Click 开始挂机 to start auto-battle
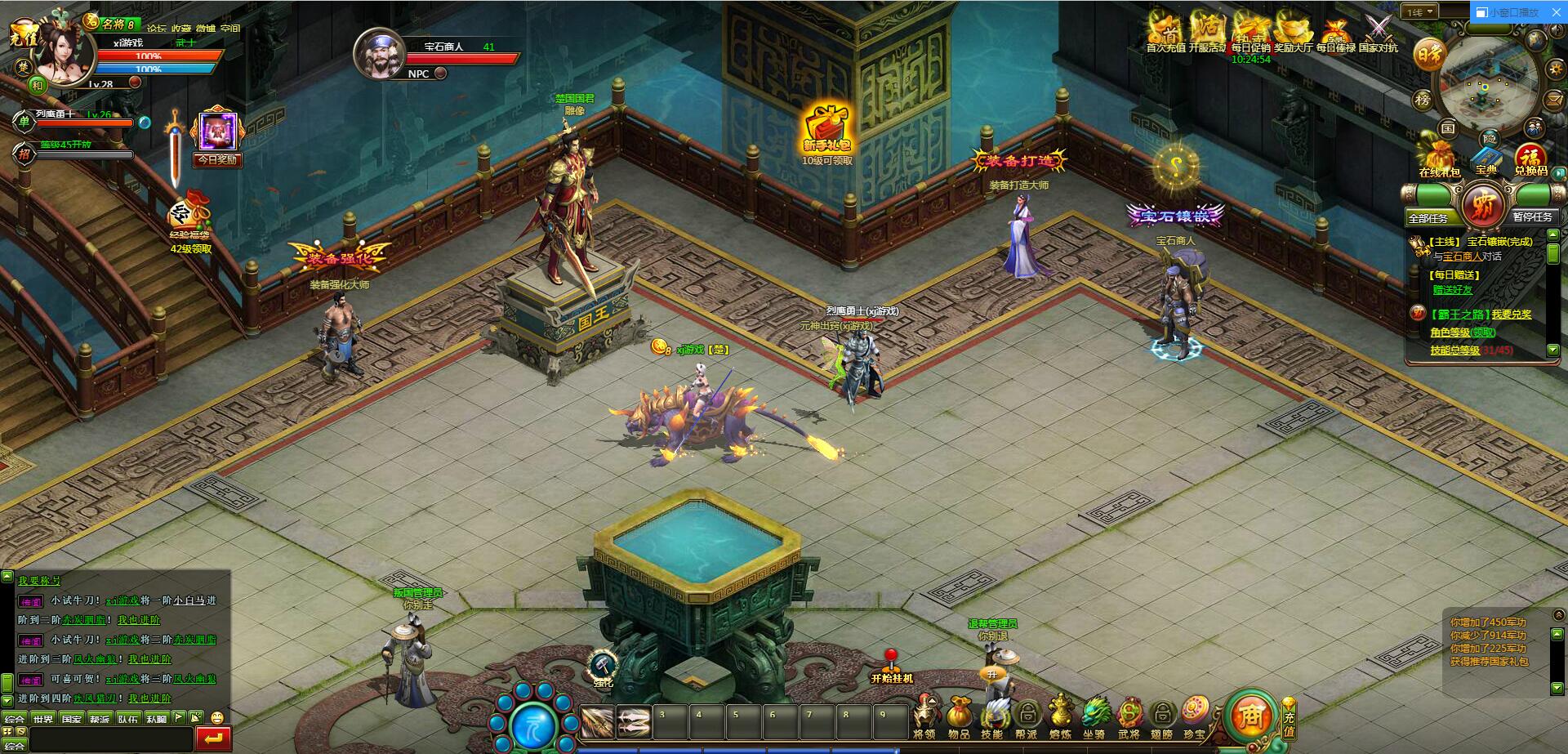The height and width of the screenshot is (754, 1568). coord(892,667)
